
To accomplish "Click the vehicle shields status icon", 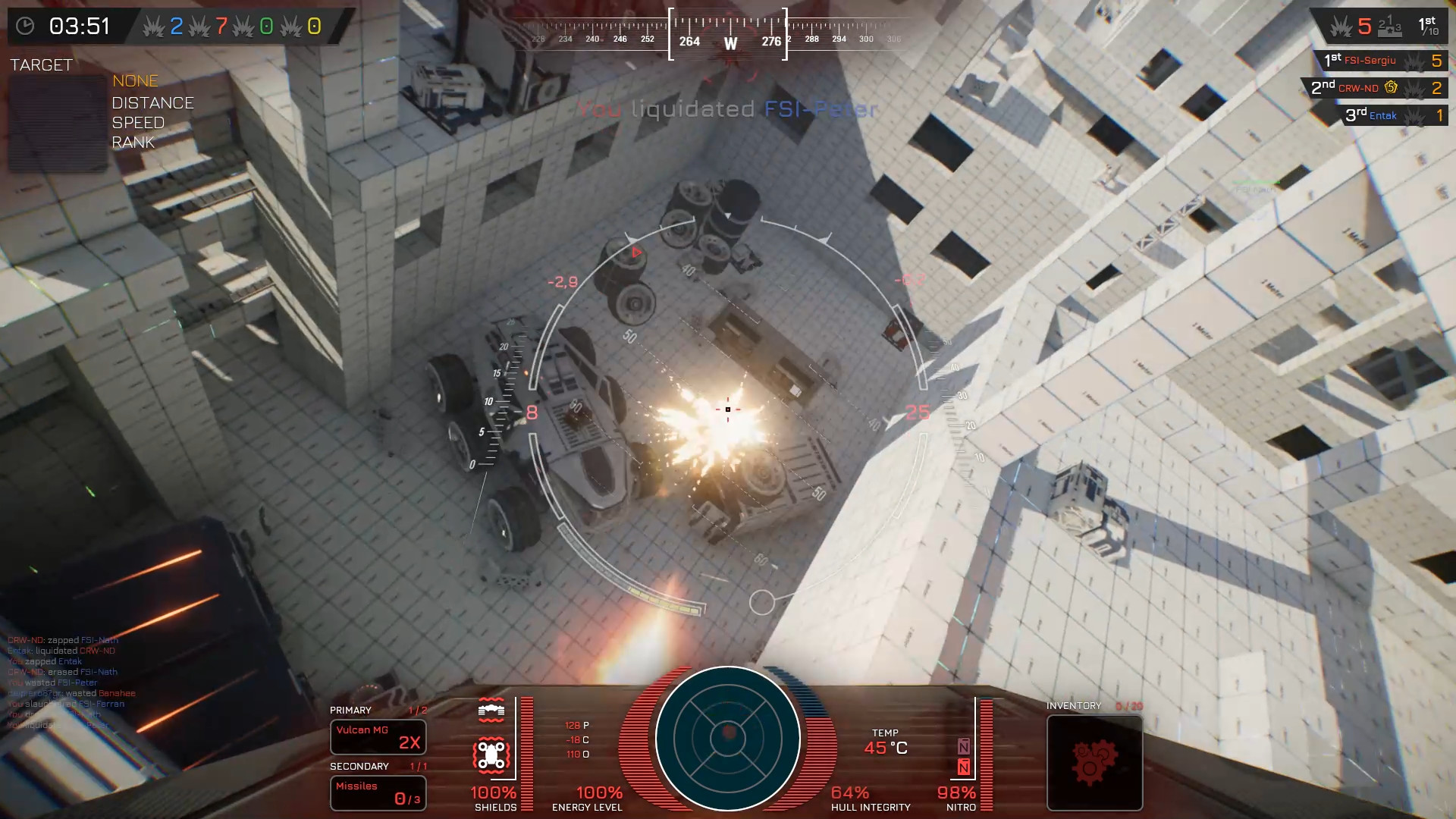I will (491, 754).
